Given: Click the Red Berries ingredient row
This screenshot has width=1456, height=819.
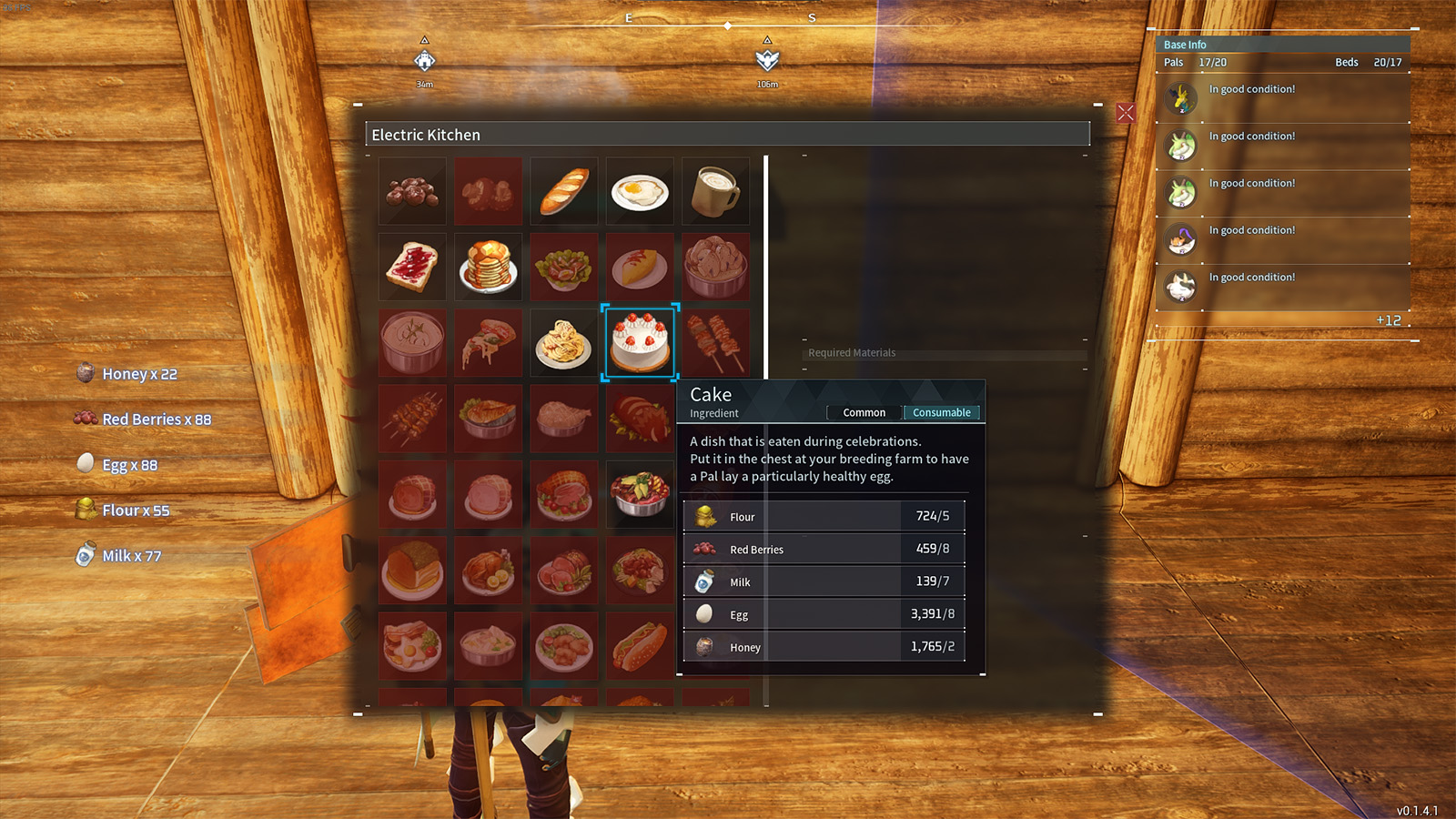Looking at the screenshot, I should (823, 549).
